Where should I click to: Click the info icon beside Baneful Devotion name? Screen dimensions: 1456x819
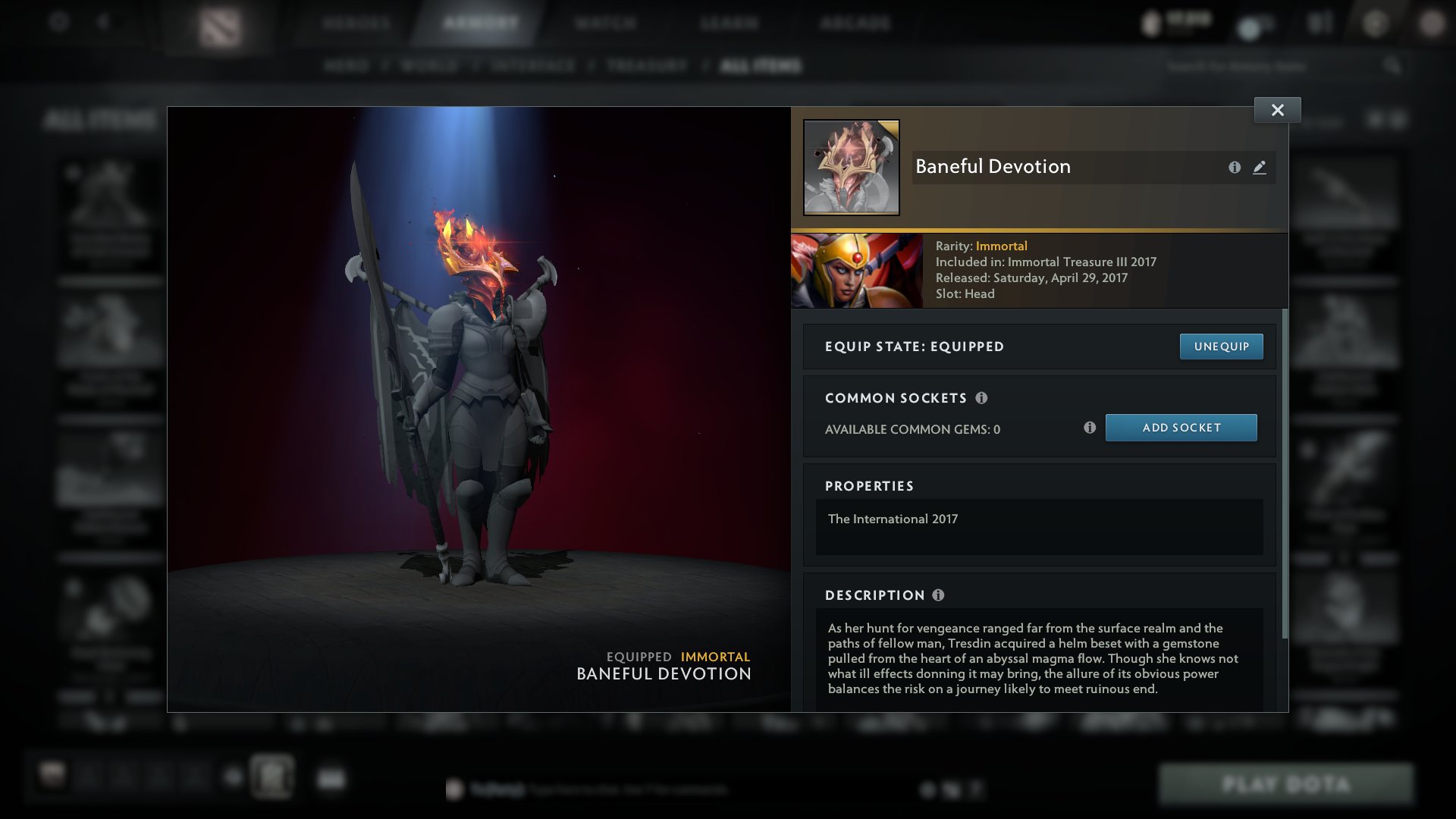click(1235, 168)
